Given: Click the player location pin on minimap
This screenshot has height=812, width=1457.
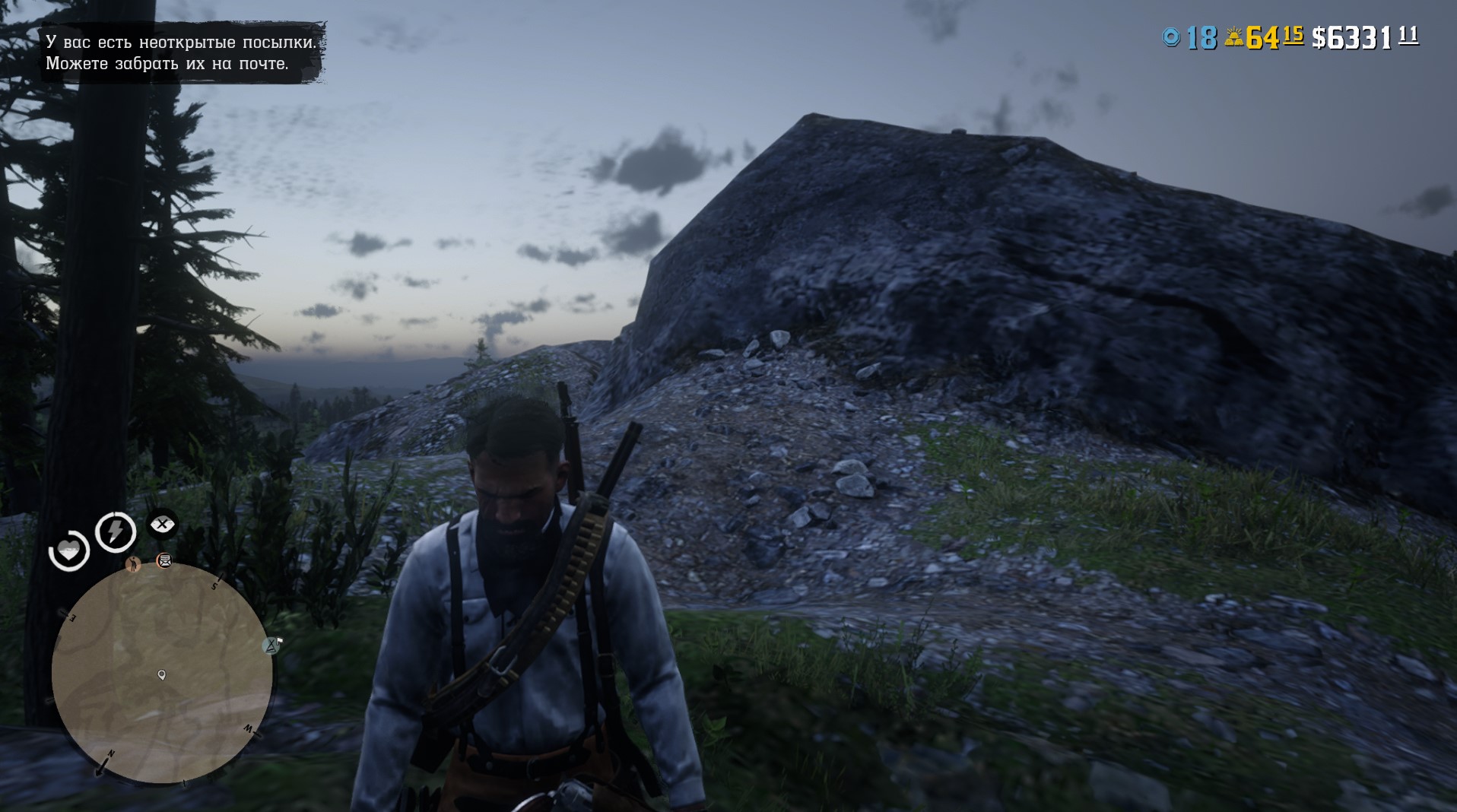Looking at the screenshot, I should pyautogui.click(x=161, y=674).
